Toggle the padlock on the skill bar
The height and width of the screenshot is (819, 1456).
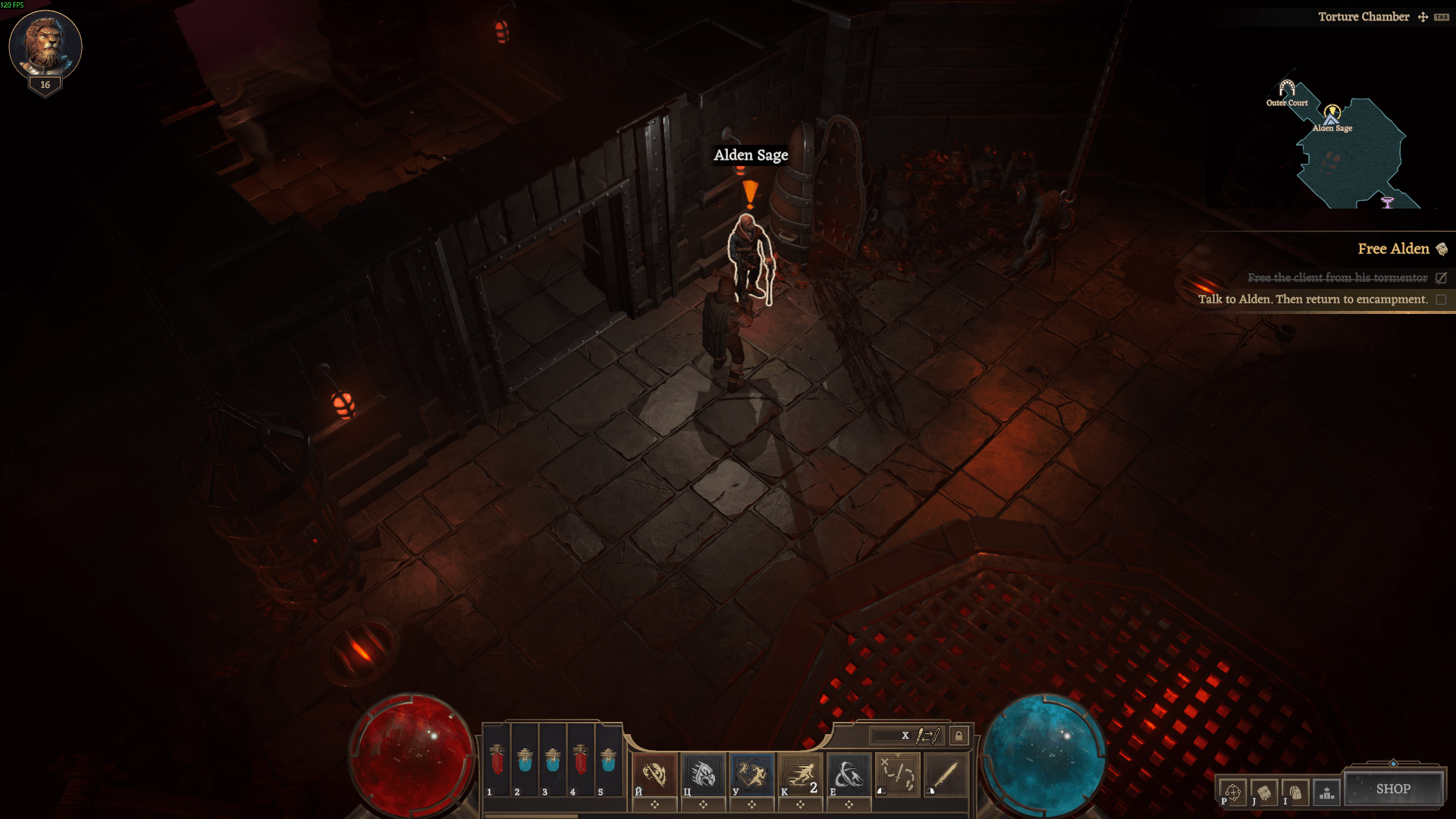[959, 736]
